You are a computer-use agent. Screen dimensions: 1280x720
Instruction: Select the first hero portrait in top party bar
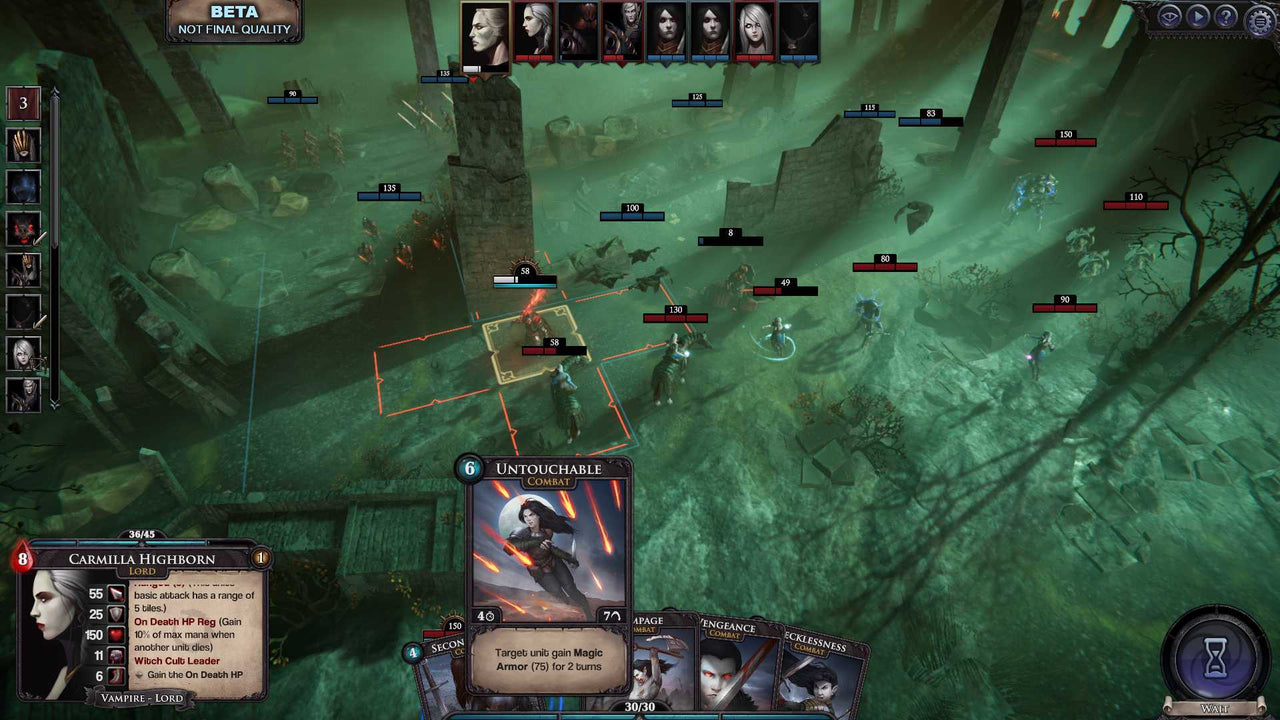click(485, 30)
